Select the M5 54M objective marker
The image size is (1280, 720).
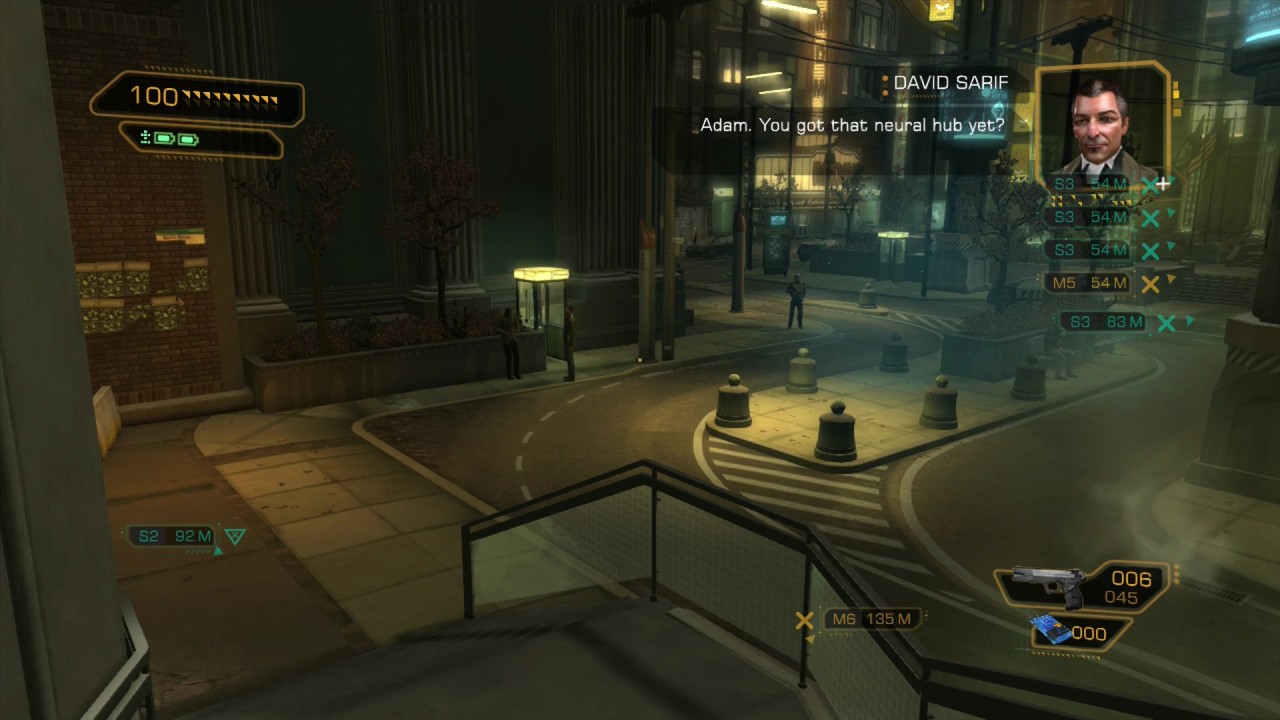click(x=1091, y=283)
